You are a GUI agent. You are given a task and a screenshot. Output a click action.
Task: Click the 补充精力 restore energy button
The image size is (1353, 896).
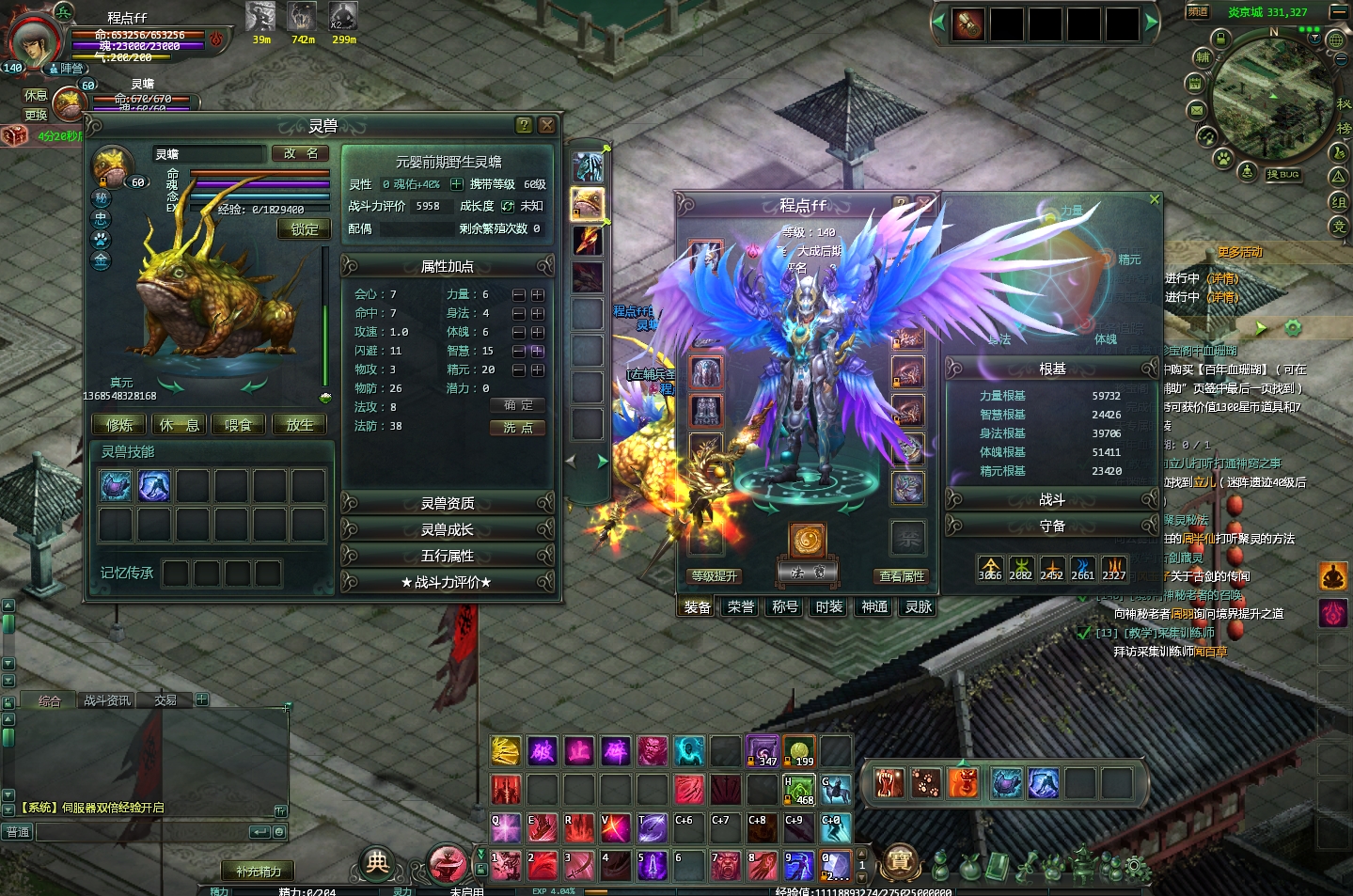click(x=259, y=872)
